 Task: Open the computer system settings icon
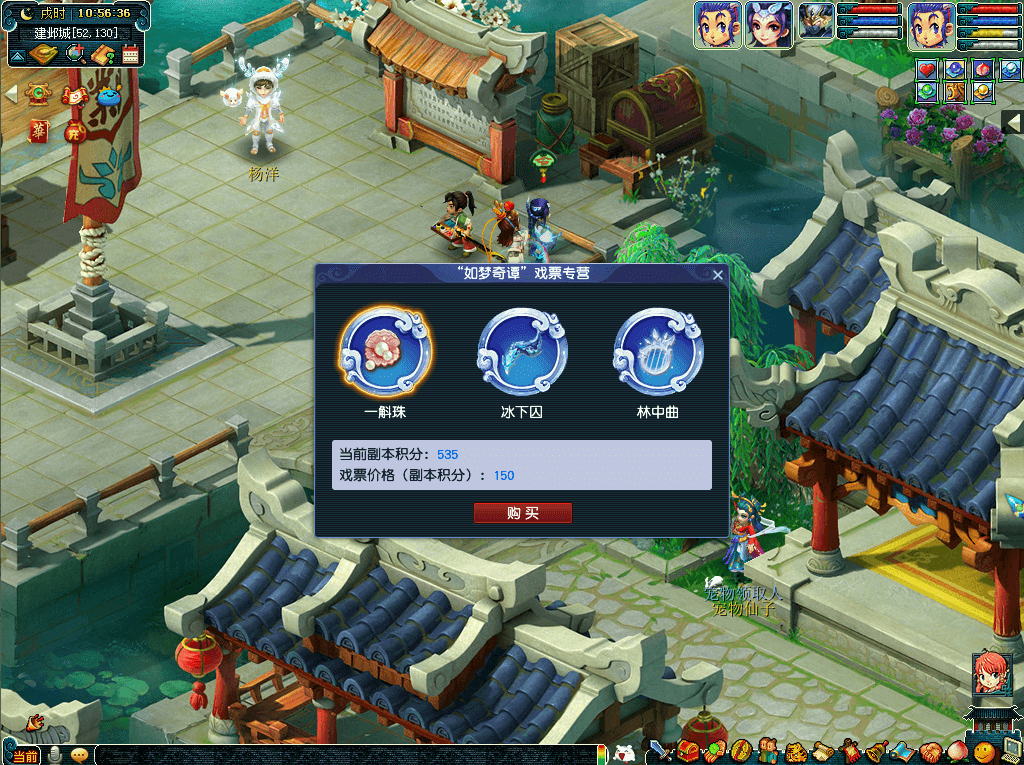click(1010, 750)
